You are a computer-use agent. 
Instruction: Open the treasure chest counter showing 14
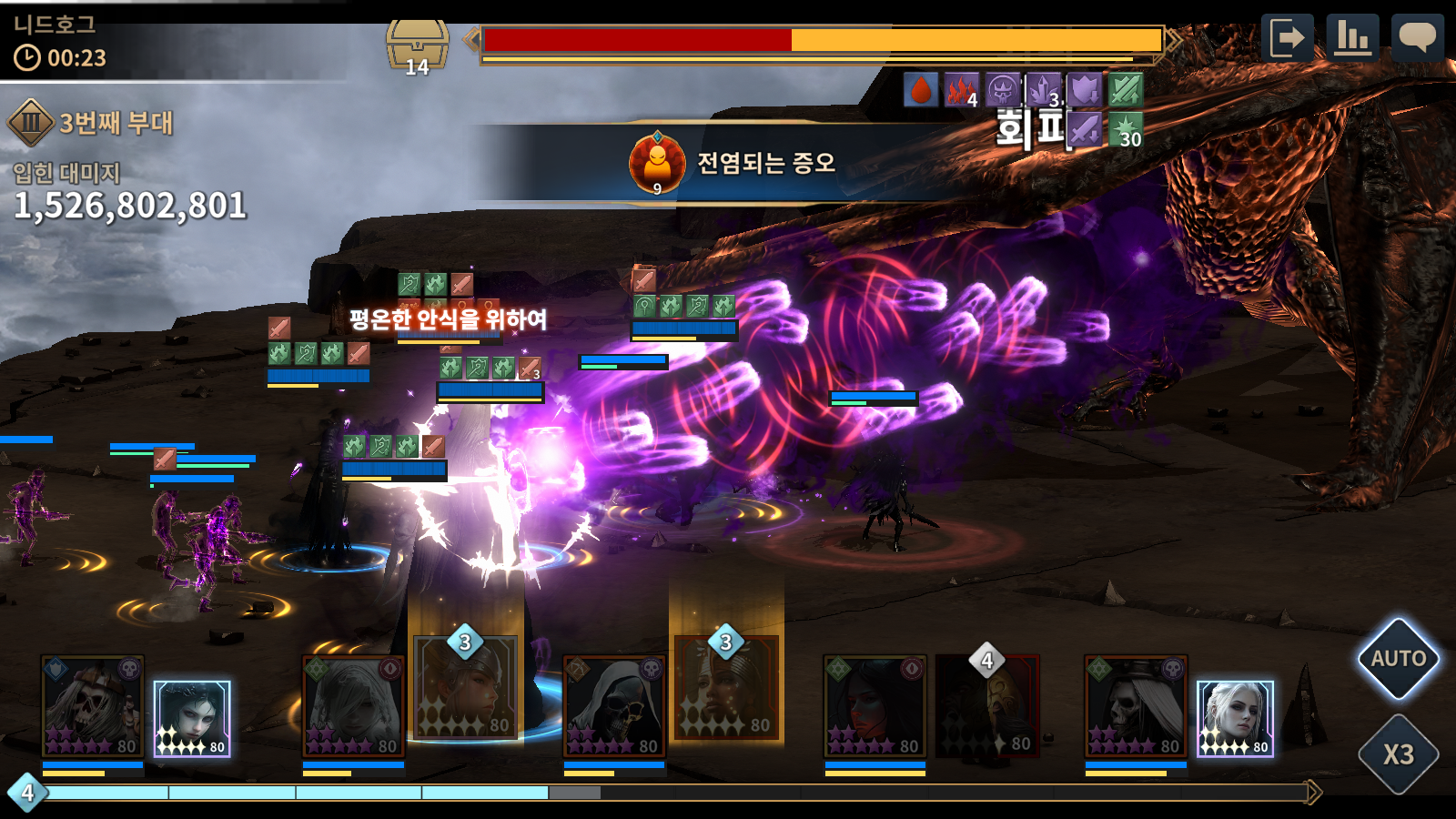click(417, 47)
